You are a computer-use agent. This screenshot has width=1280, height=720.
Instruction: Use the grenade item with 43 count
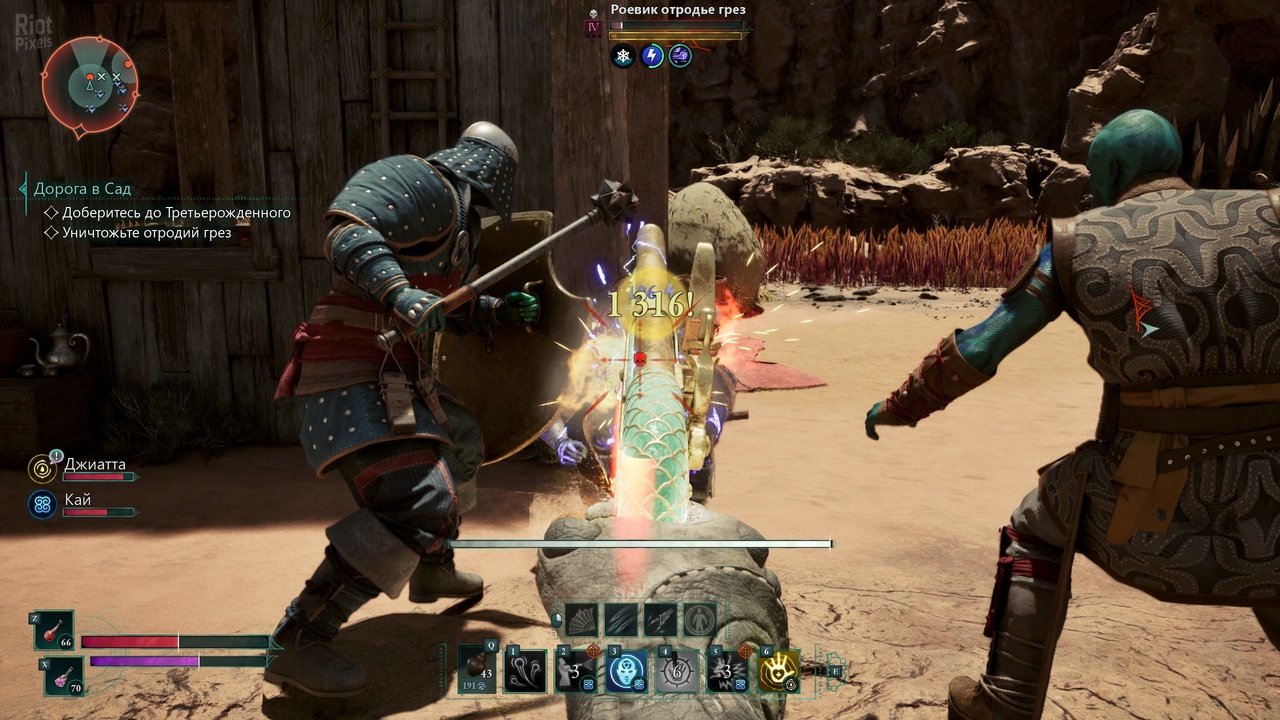coord(477,670)
